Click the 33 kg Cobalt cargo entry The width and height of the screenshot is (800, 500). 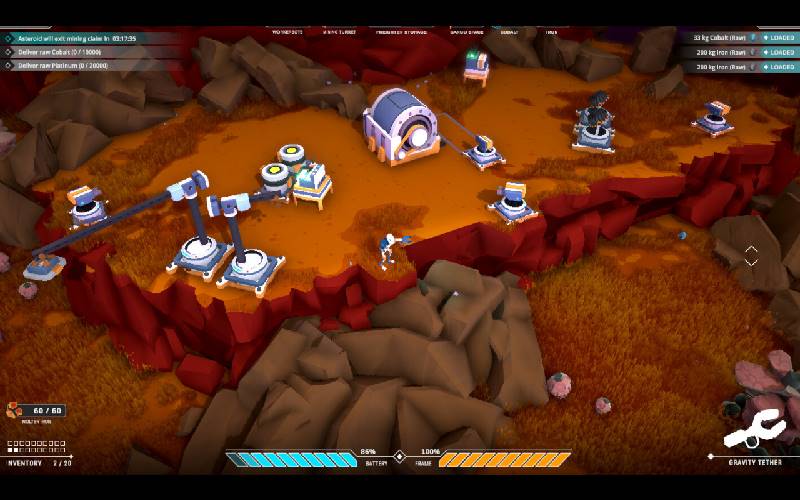point(721,38)
